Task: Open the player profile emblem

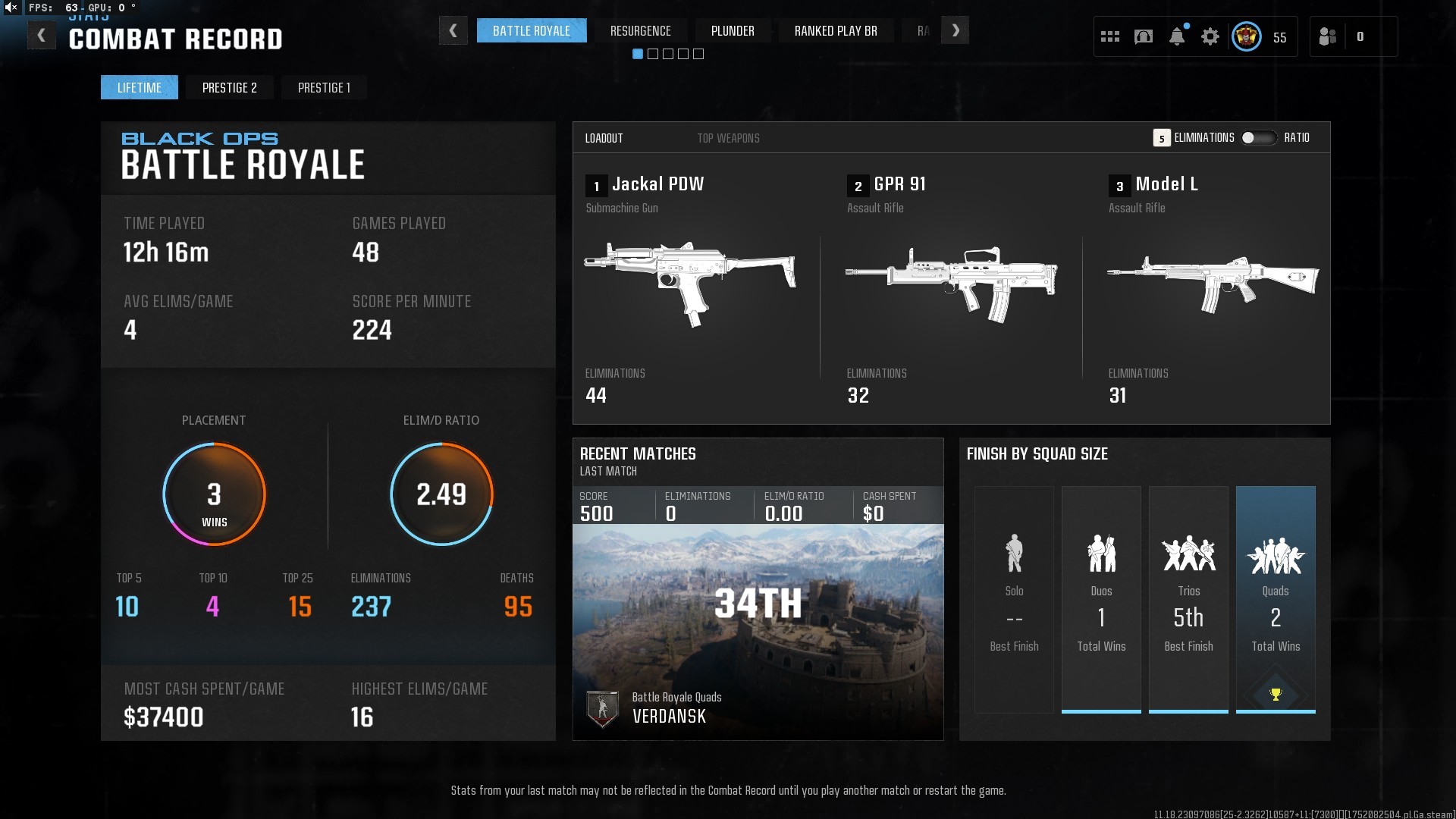Action: [x=1246, y=36]
